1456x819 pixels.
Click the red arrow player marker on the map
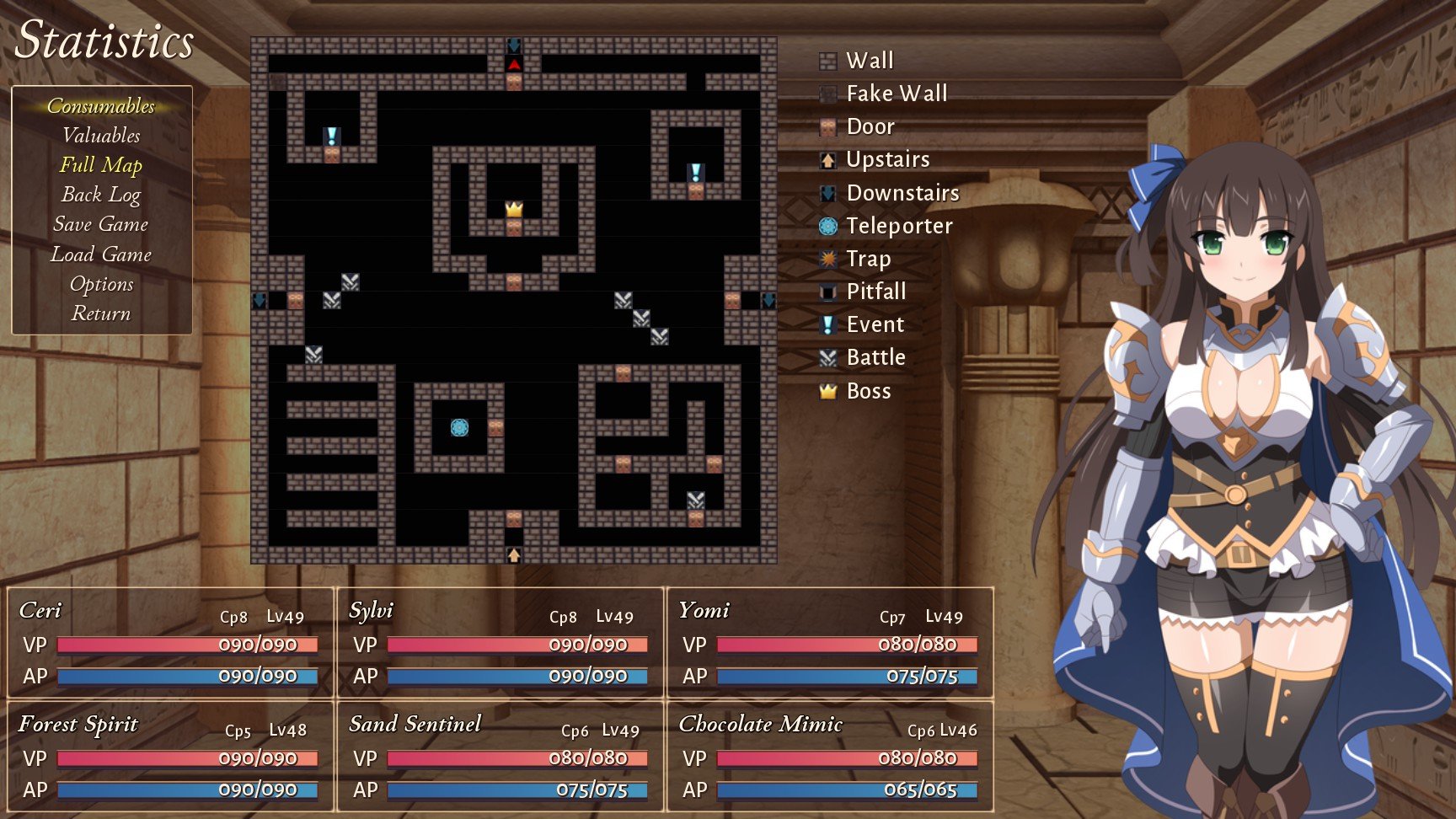(x=514, y=64)
